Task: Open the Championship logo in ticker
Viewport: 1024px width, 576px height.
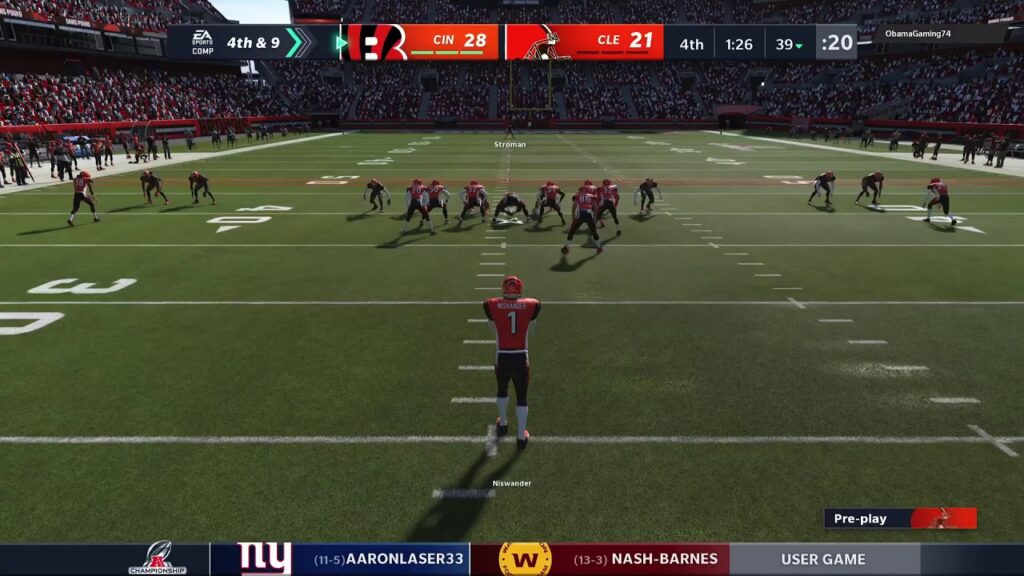Action: pos(157,559)
